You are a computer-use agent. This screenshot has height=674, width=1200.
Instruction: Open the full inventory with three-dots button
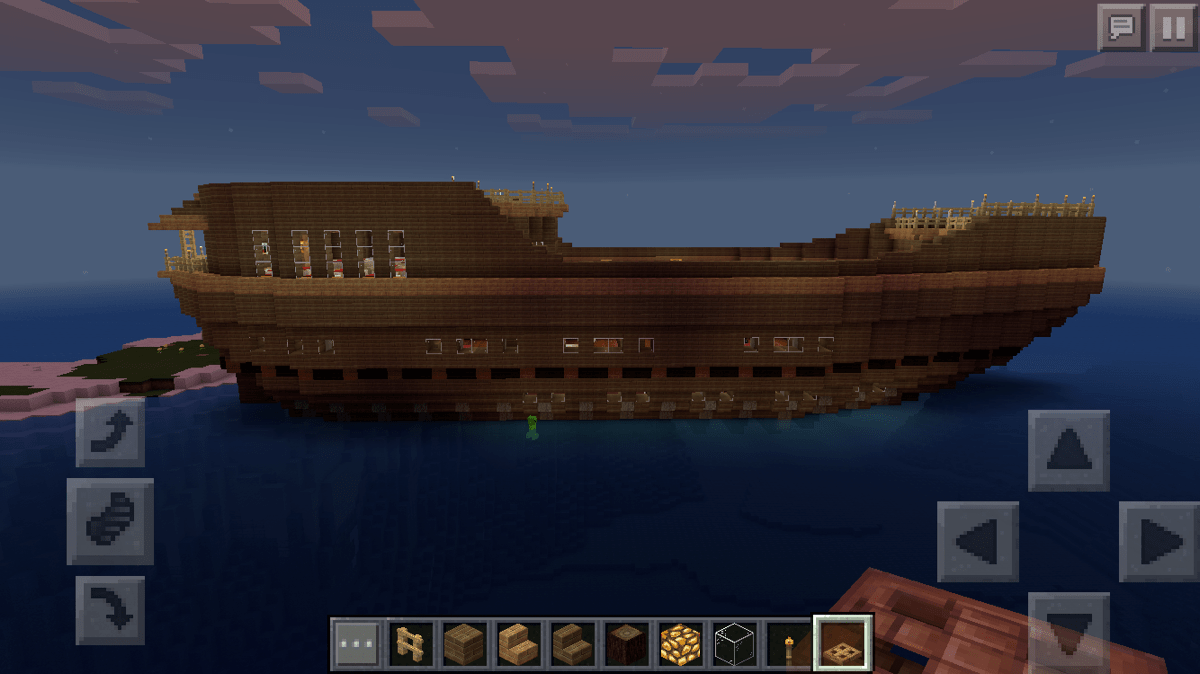357,644
